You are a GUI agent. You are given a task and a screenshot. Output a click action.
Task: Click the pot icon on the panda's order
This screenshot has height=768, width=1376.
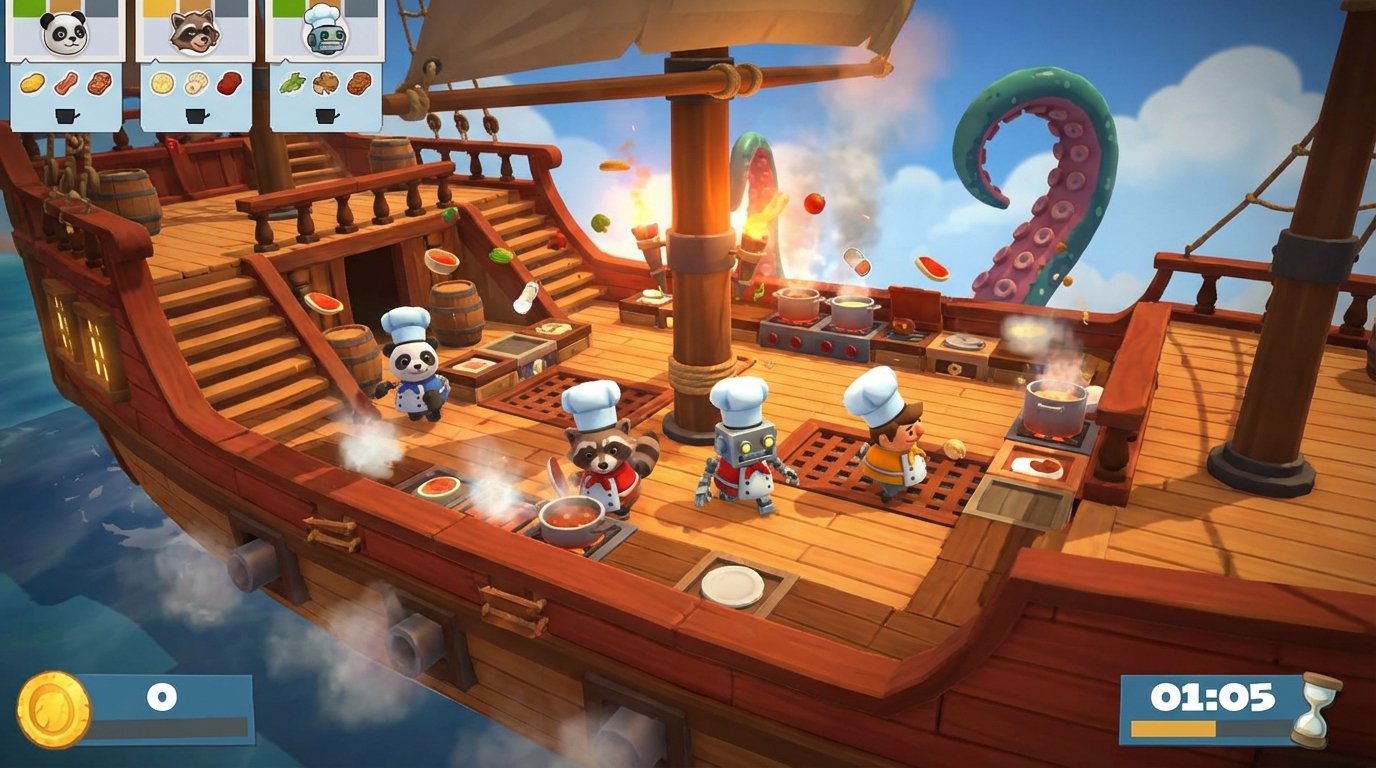click(x=64, y=115)
